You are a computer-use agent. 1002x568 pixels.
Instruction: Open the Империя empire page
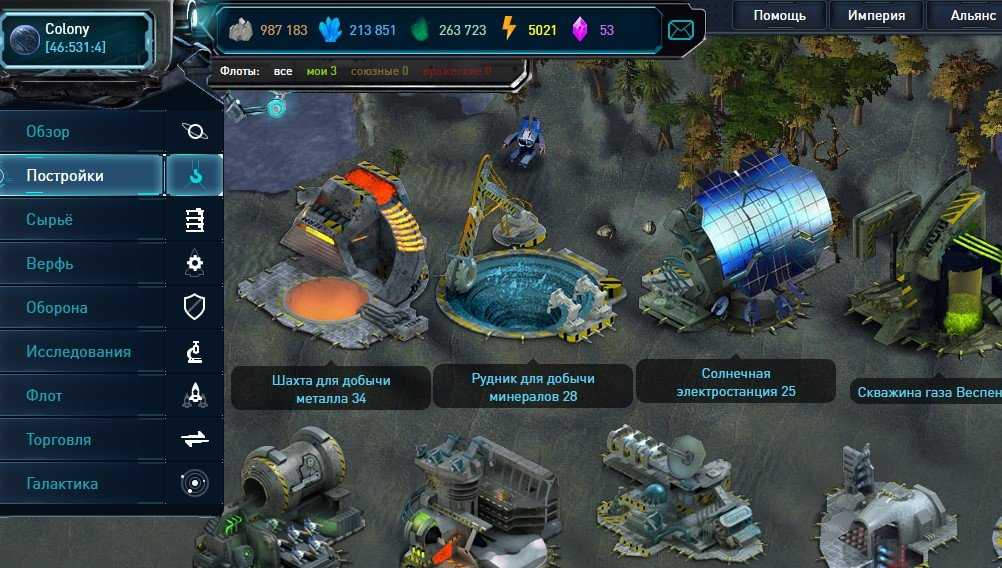[876, 15]
